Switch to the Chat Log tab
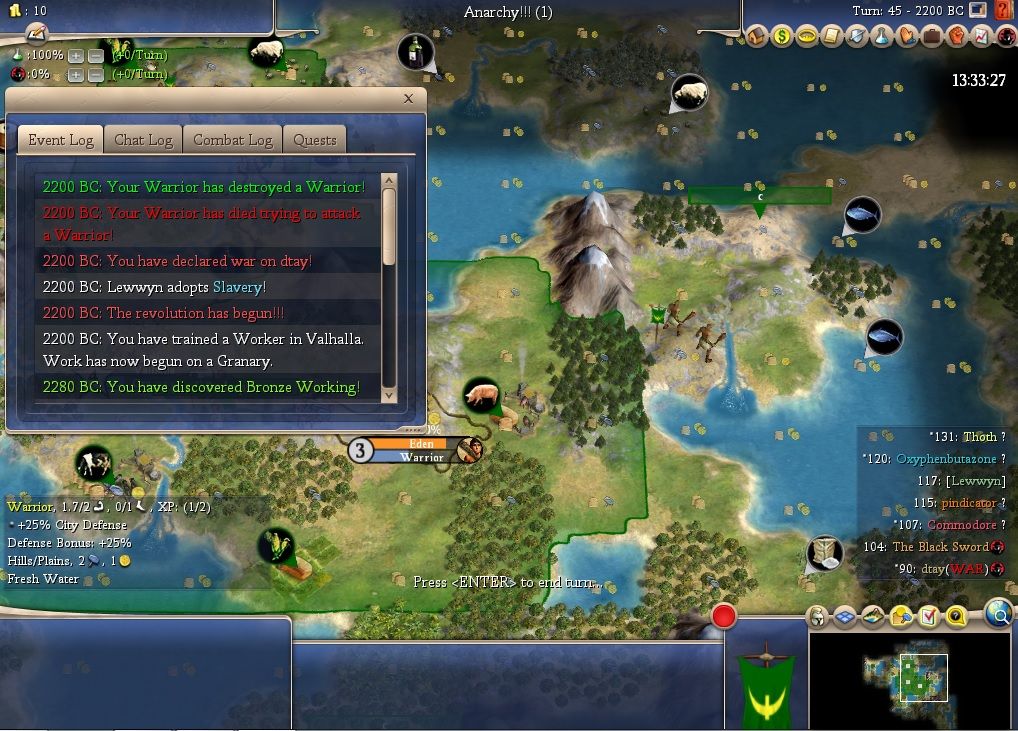 (144, 140)
